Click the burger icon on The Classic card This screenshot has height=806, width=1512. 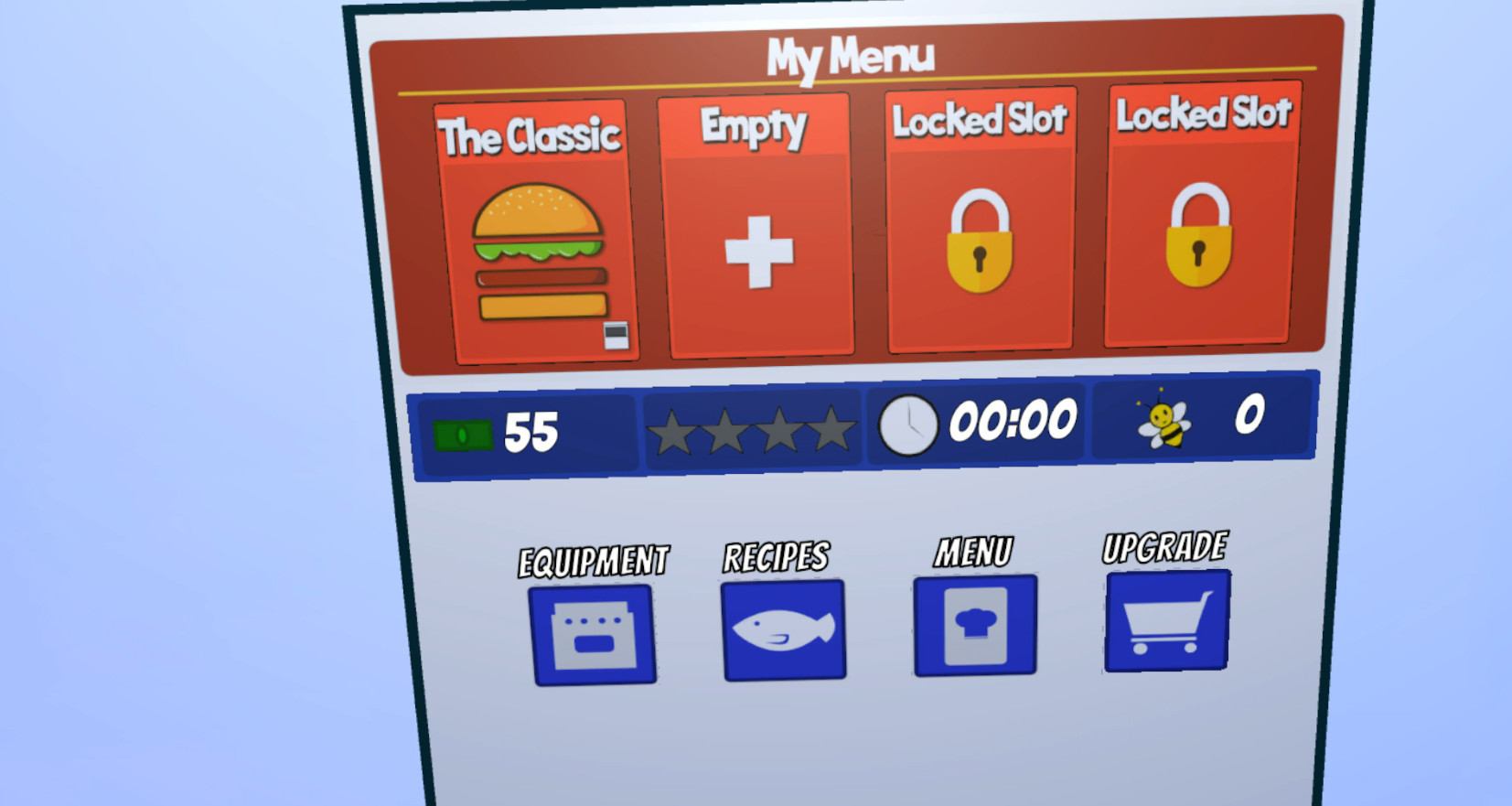click(540, 252)
